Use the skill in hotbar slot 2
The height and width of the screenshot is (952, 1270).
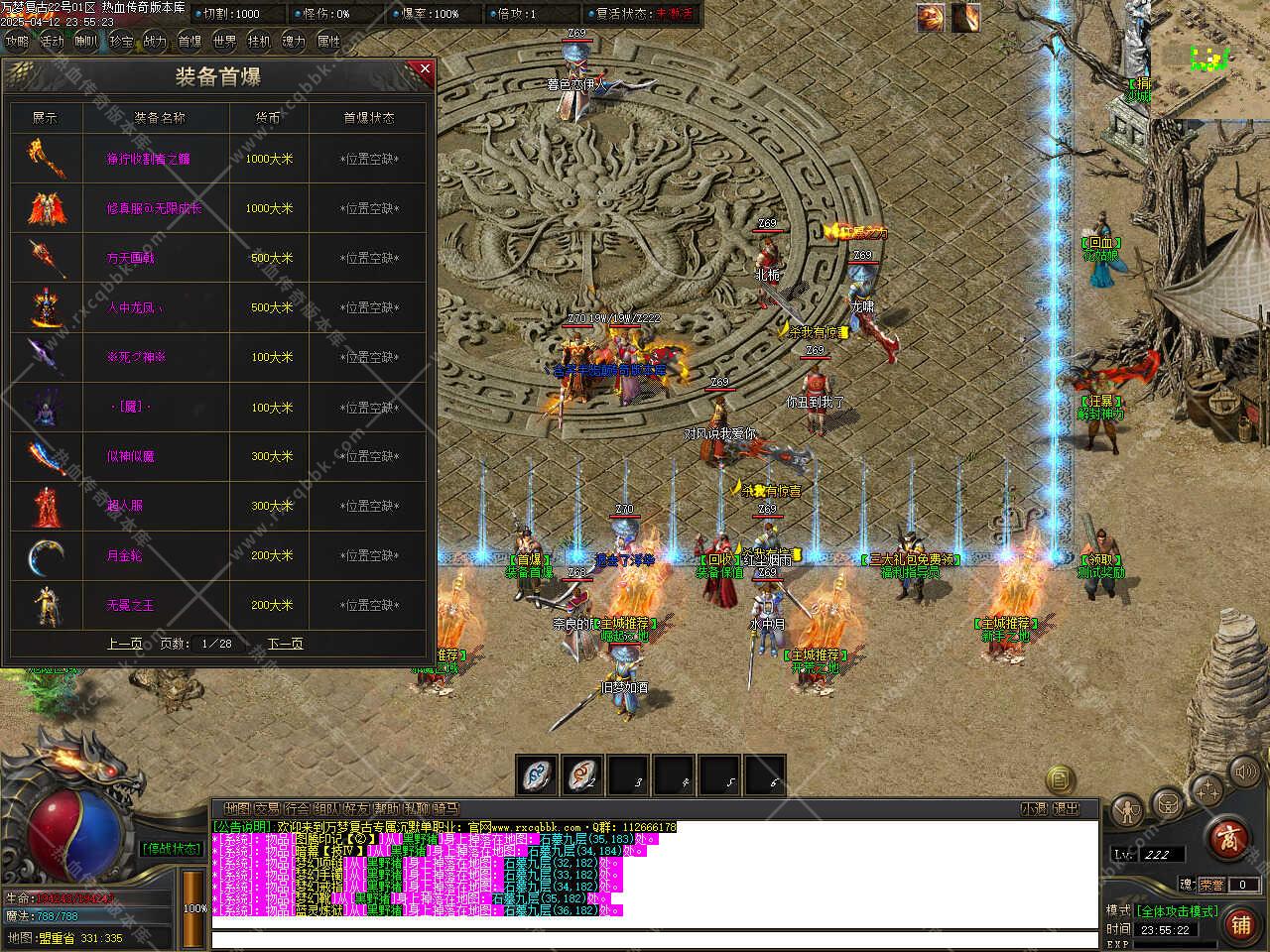click(582, 775)
